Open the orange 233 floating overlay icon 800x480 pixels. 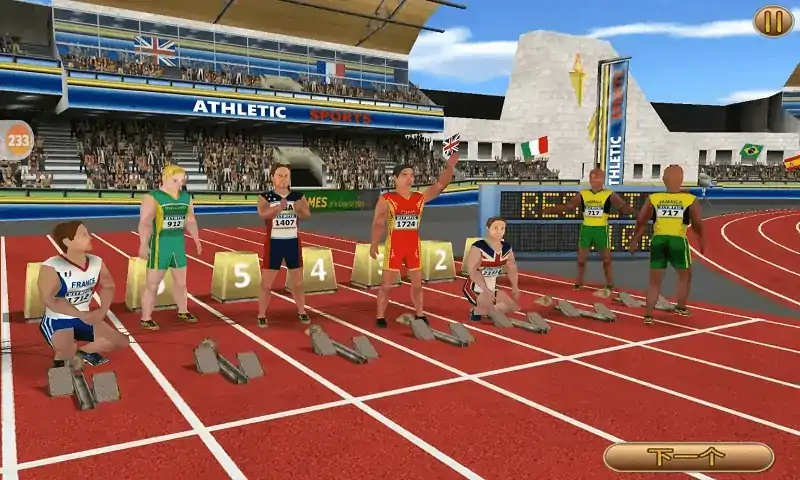coord(15,140)
